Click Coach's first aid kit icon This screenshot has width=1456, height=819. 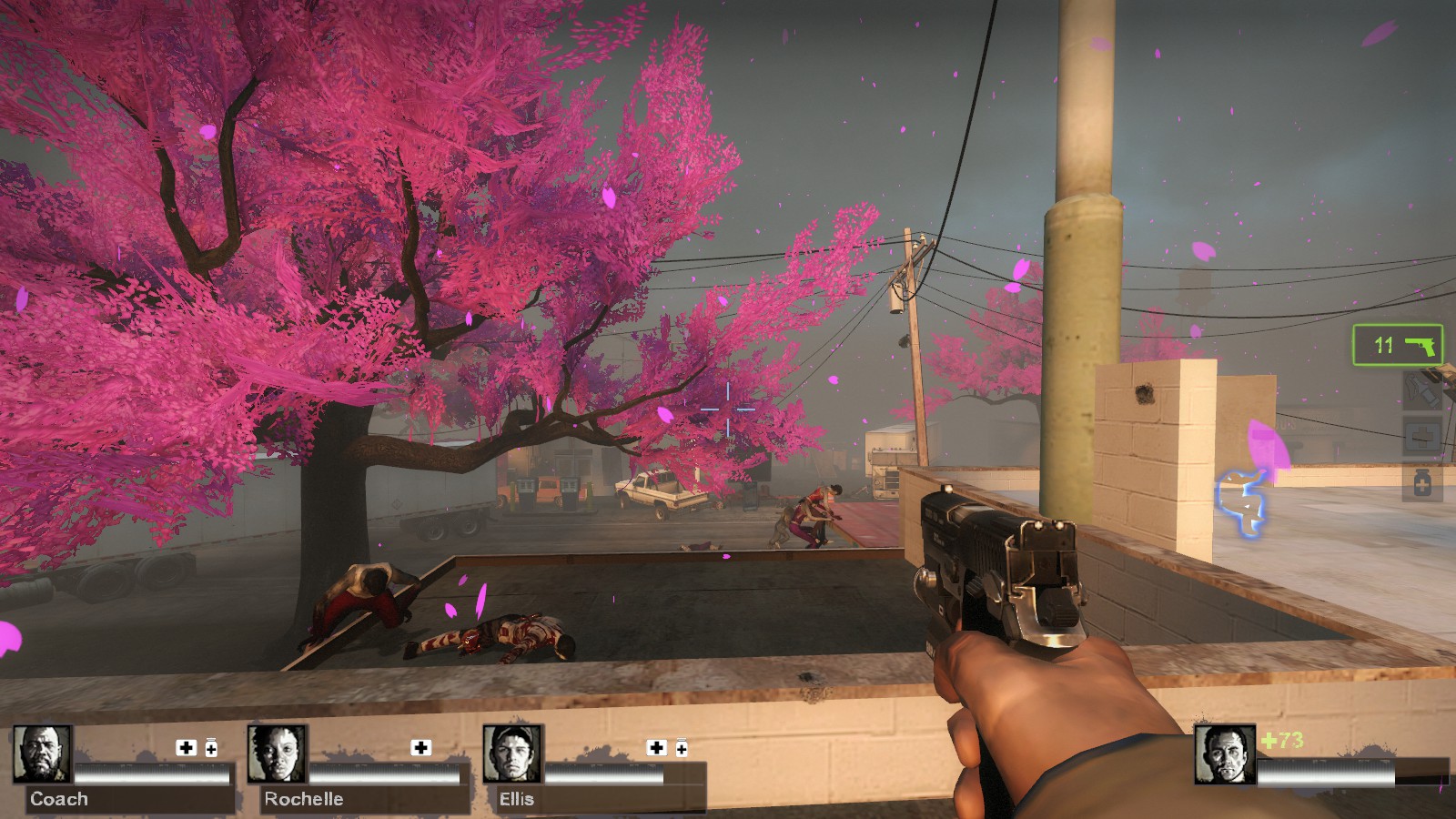click(187, 747)
